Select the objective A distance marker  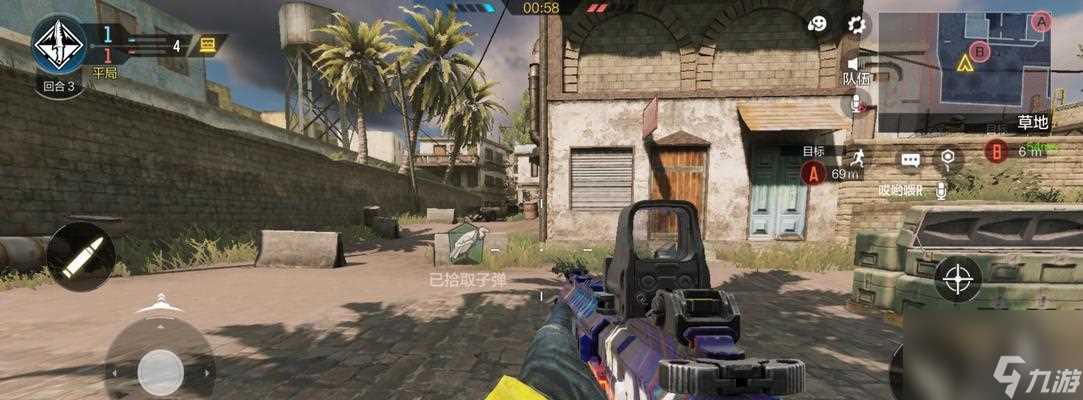pyautogui.click(x=813, y=172)
